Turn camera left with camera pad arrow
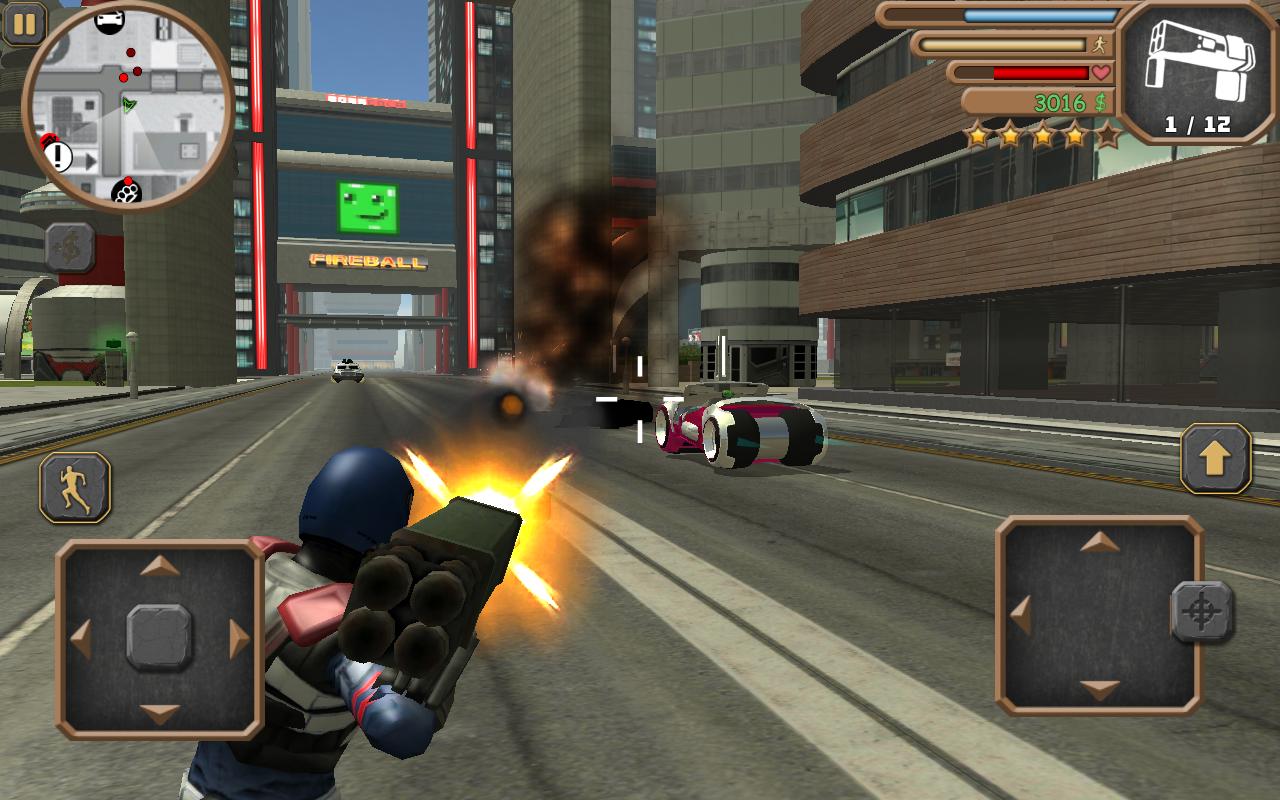This screenshot has height=800, width=1280. (1021, 615)
